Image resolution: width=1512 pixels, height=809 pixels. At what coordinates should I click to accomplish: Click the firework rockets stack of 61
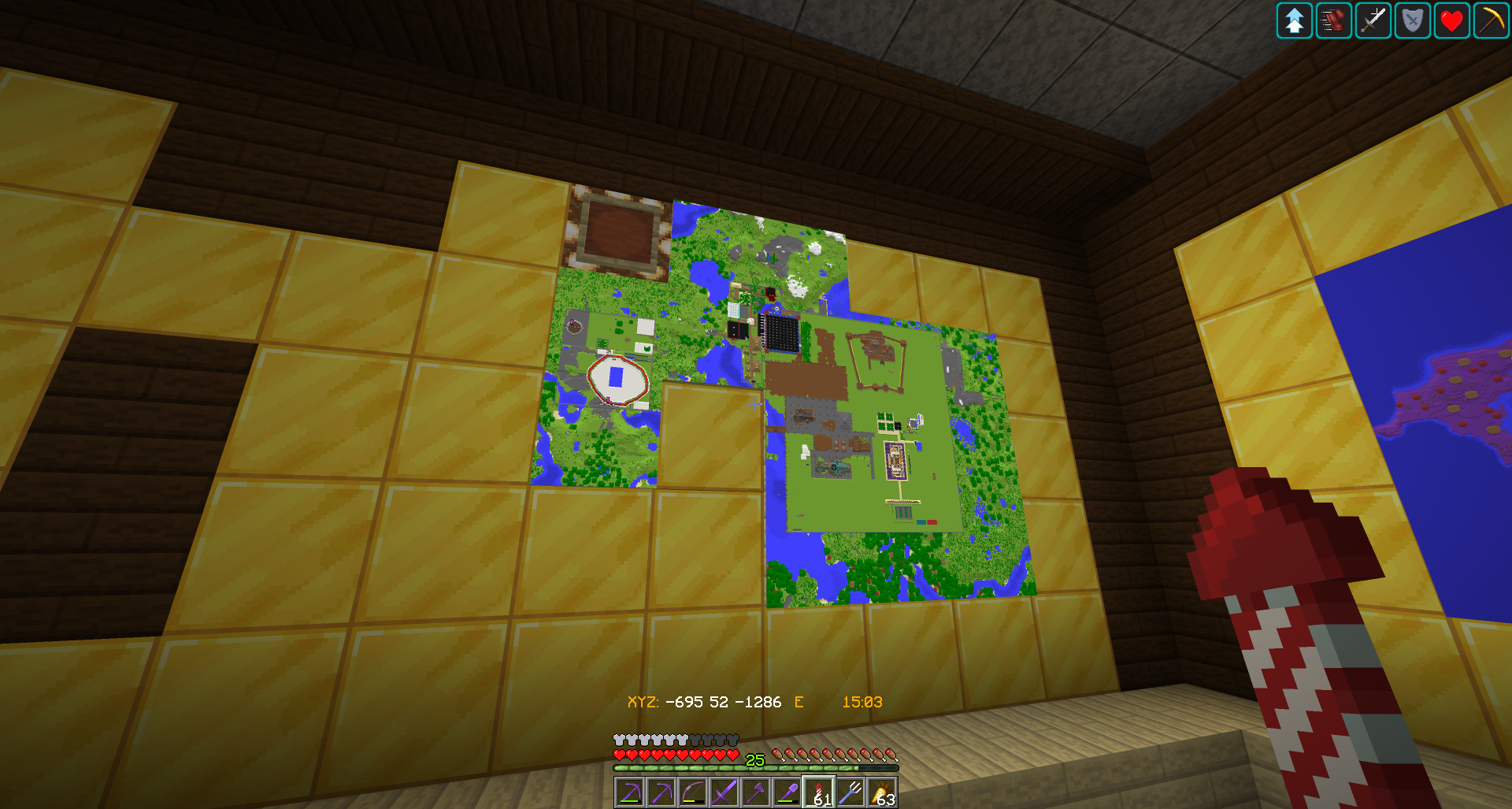coord(819,790)
